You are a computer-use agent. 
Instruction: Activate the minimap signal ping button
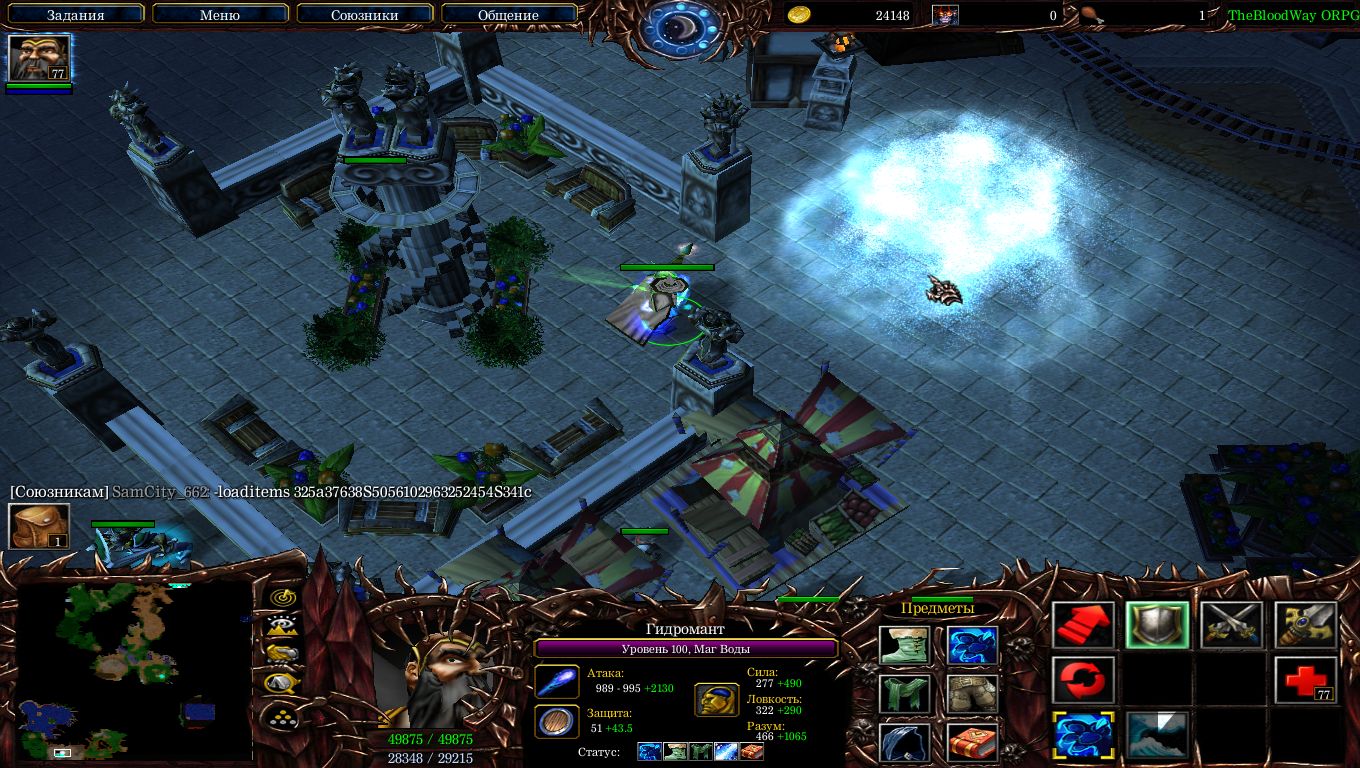click(284, 597)
